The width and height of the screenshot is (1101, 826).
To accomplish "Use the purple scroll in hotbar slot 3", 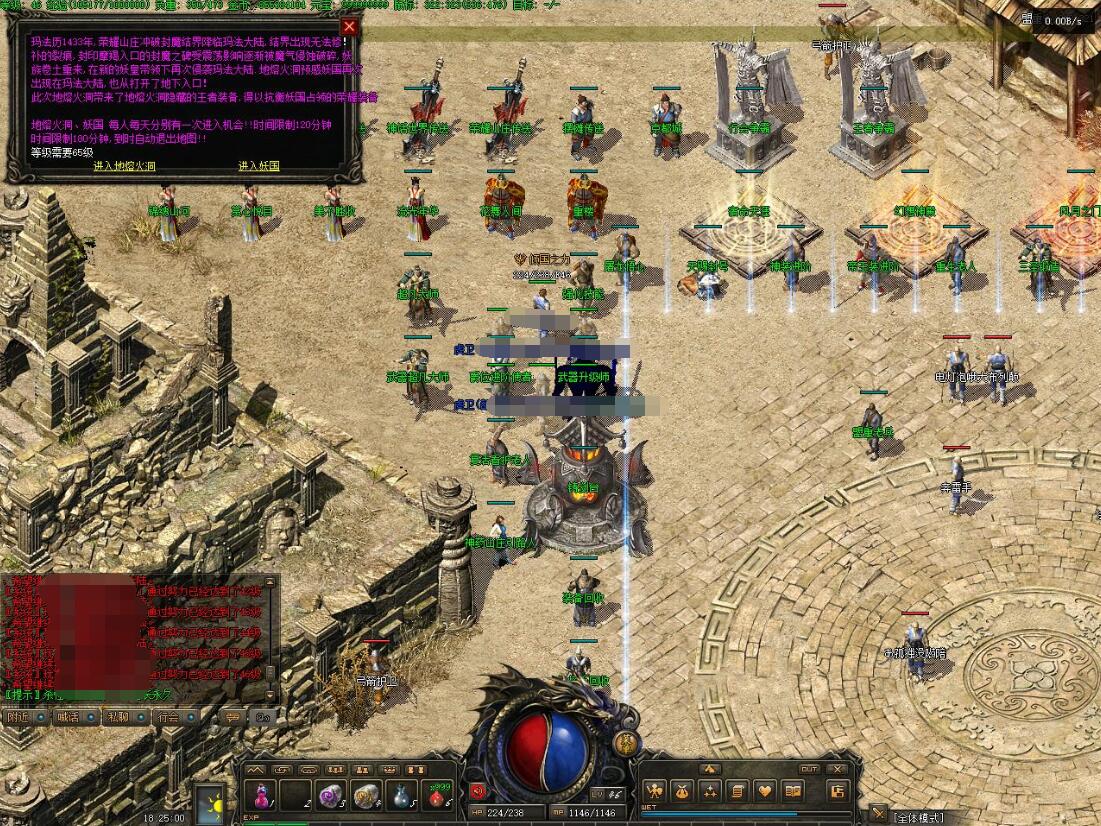I will (329, 797).
